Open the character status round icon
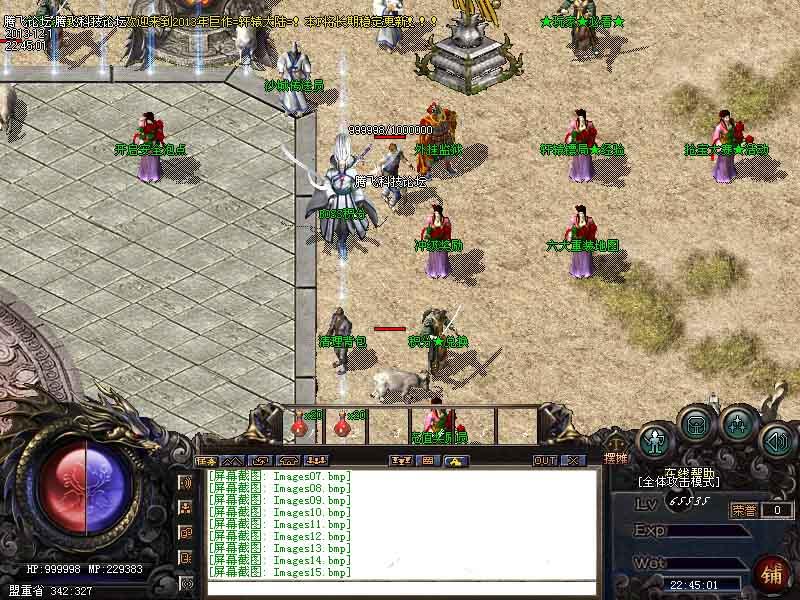800x600 pixels. click(655, 439)
